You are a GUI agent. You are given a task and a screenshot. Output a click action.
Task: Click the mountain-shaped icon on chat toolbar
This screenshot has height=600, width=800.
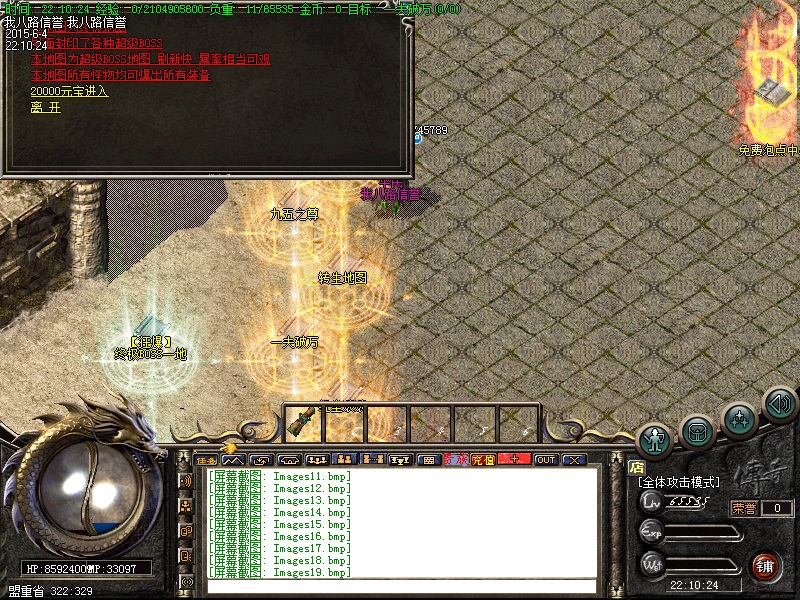(233, 460)
